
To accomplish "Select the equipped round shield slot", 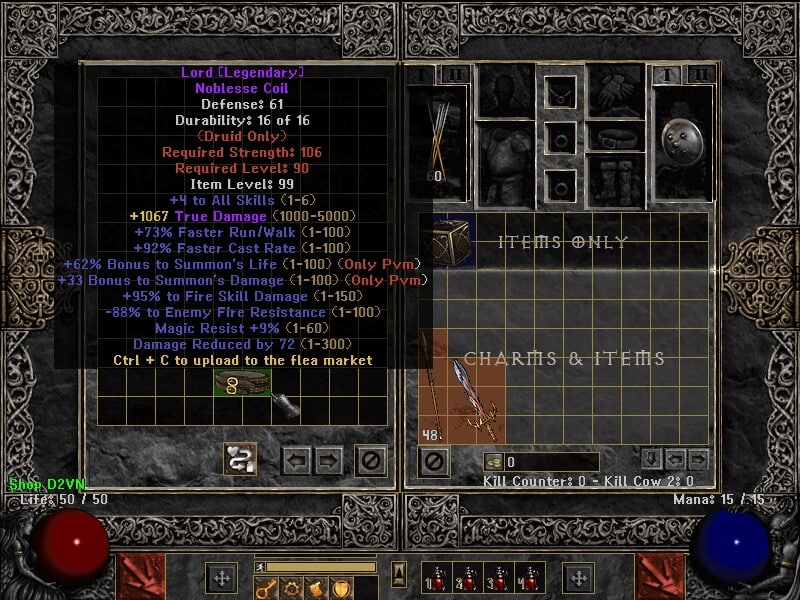I will [681, 140].
